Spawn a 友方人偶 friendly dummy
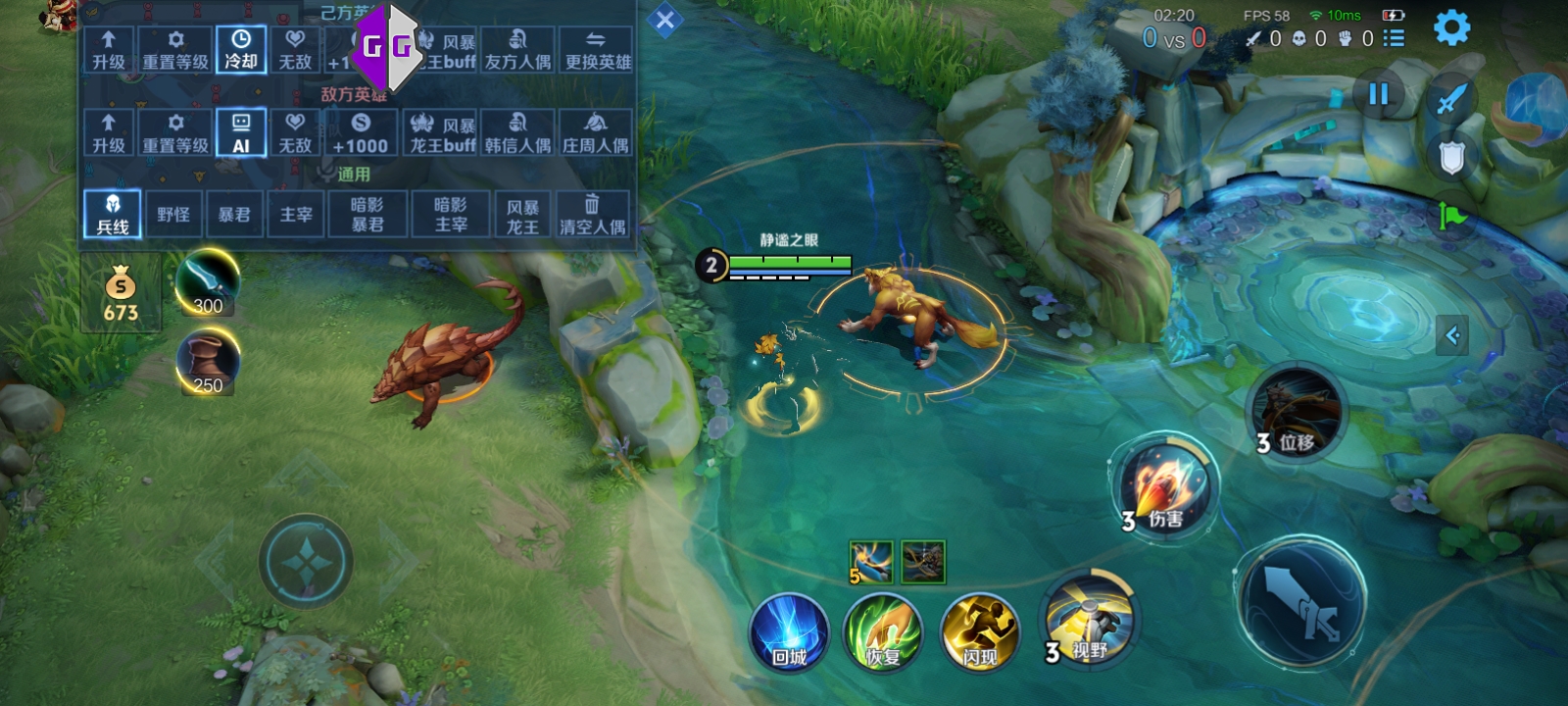This screenshot has width=1568, height=706. coord(517,49)
